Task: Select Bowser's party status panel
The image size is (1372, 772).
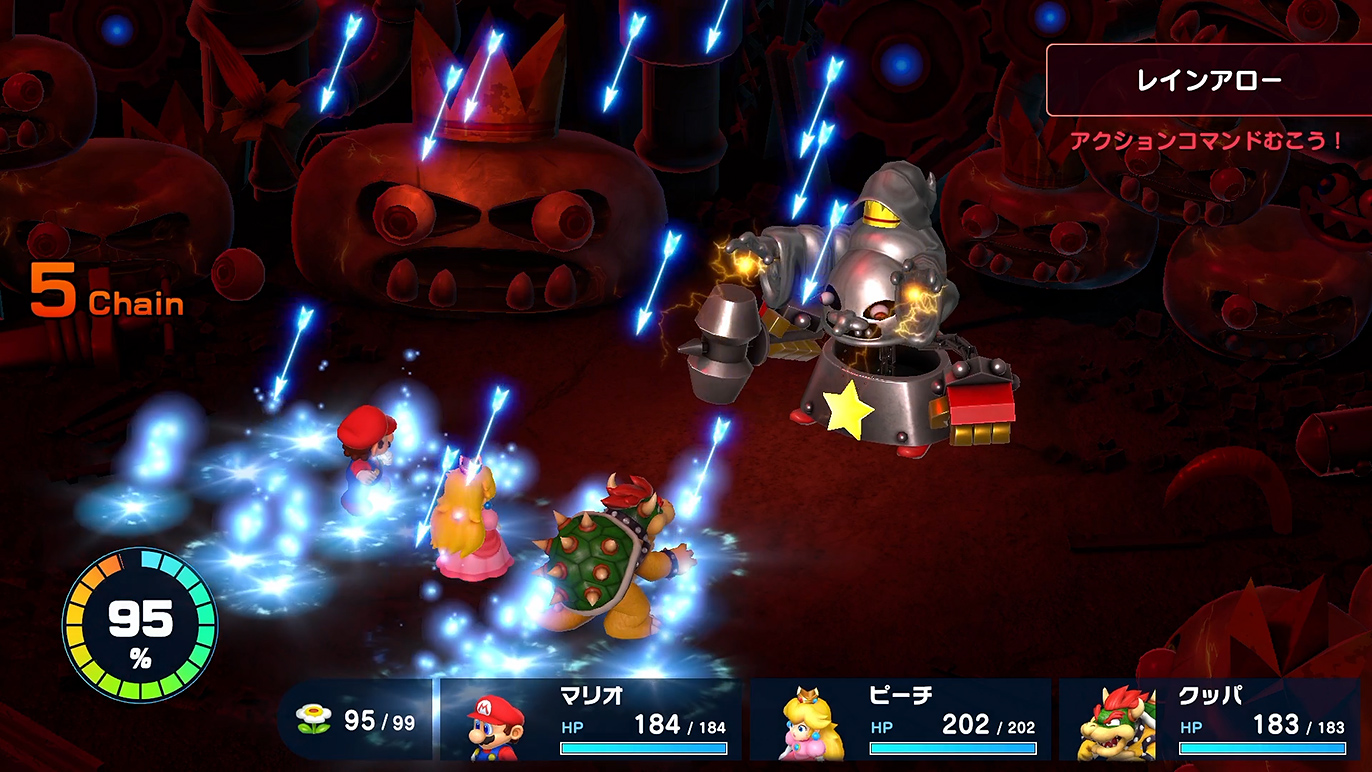Action: (1211, 720)
